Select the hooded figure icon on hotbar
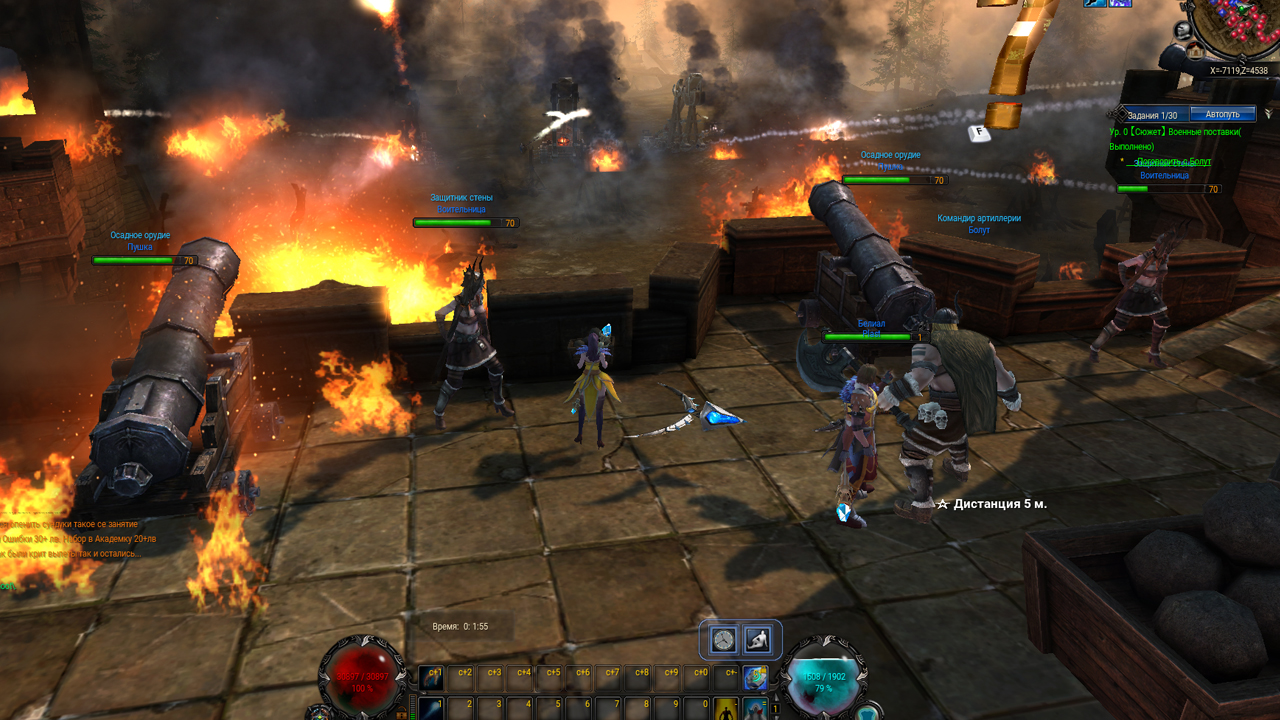Image resolution: width=1280 pixels, height=720 pixels. tap(754, 709)
